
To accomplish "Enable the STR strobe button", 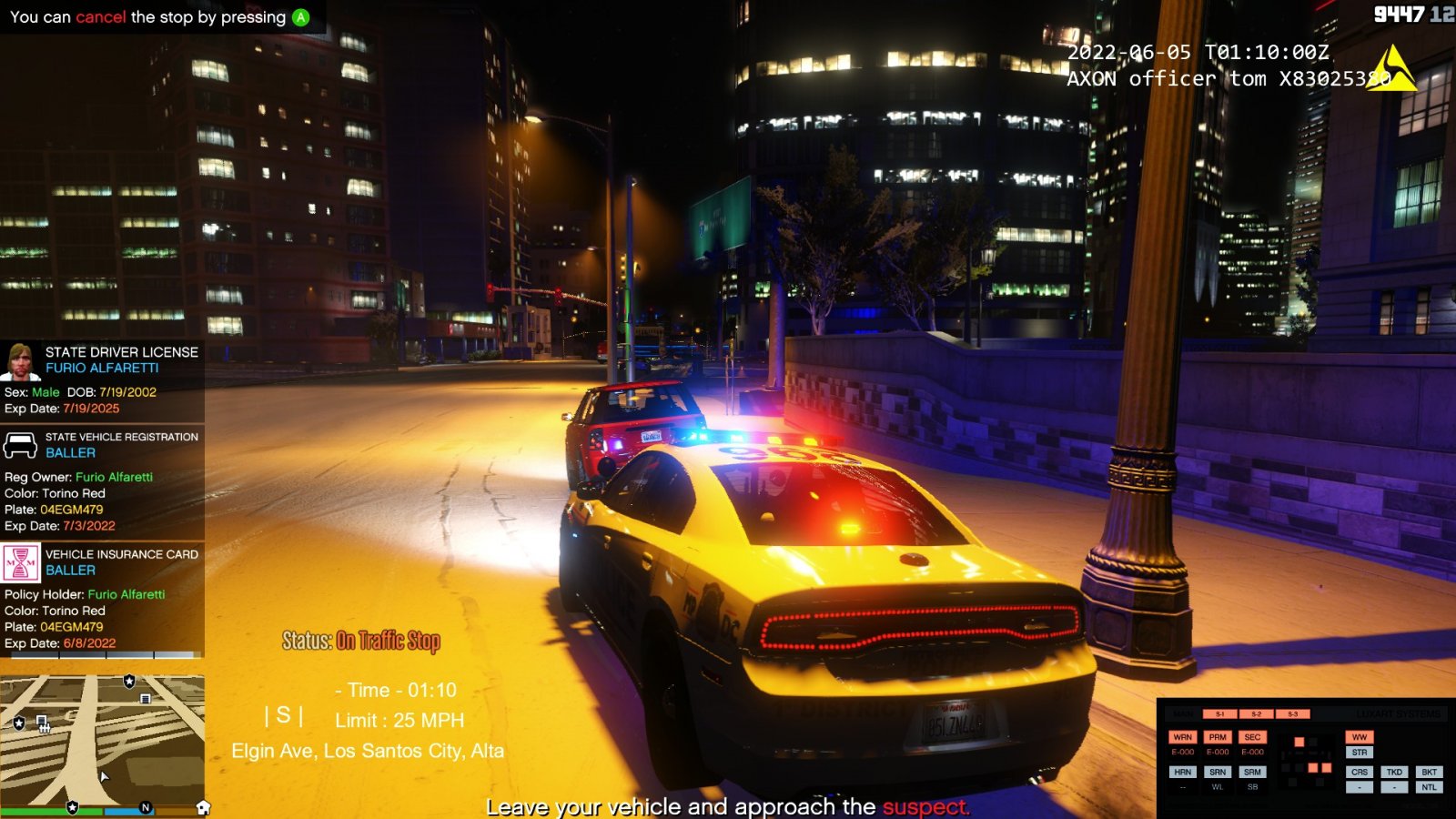I will (x=1360, y=753).
